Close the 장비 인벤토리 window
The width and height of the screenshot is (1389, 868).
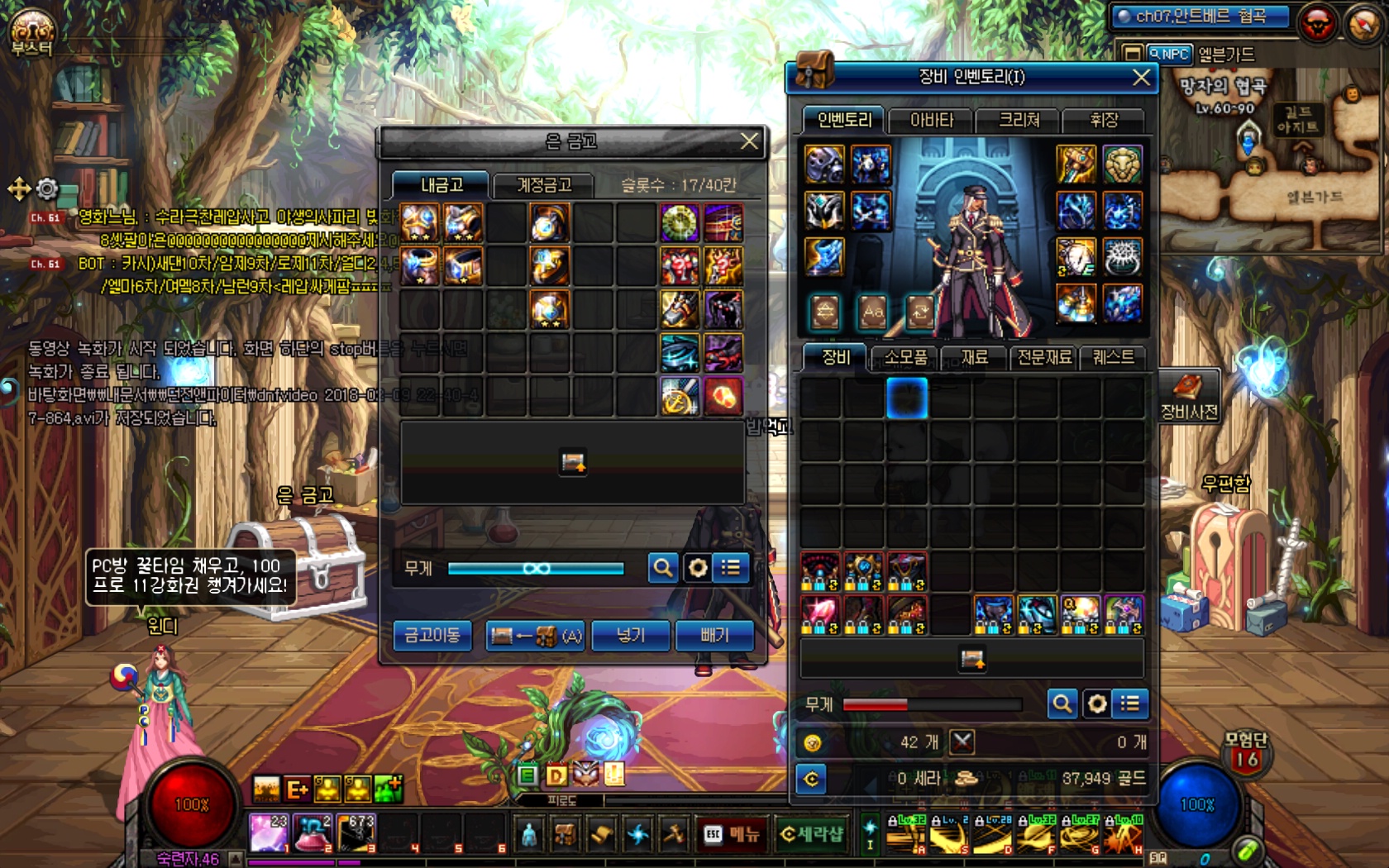click(1141, 78)
